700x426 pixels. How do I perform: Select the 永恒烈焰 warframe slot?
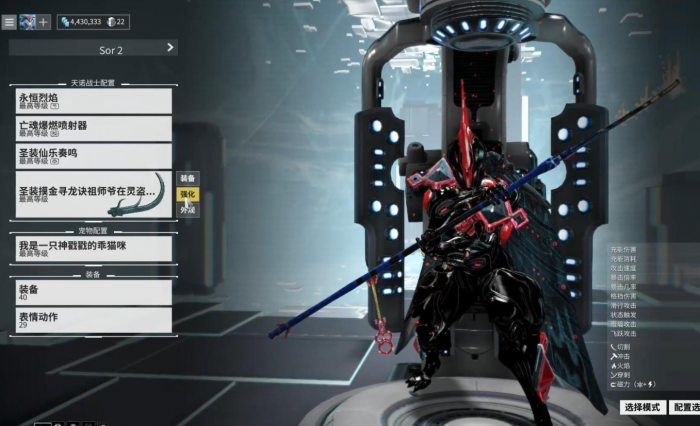pyautogui.click(x=95, y=100)
